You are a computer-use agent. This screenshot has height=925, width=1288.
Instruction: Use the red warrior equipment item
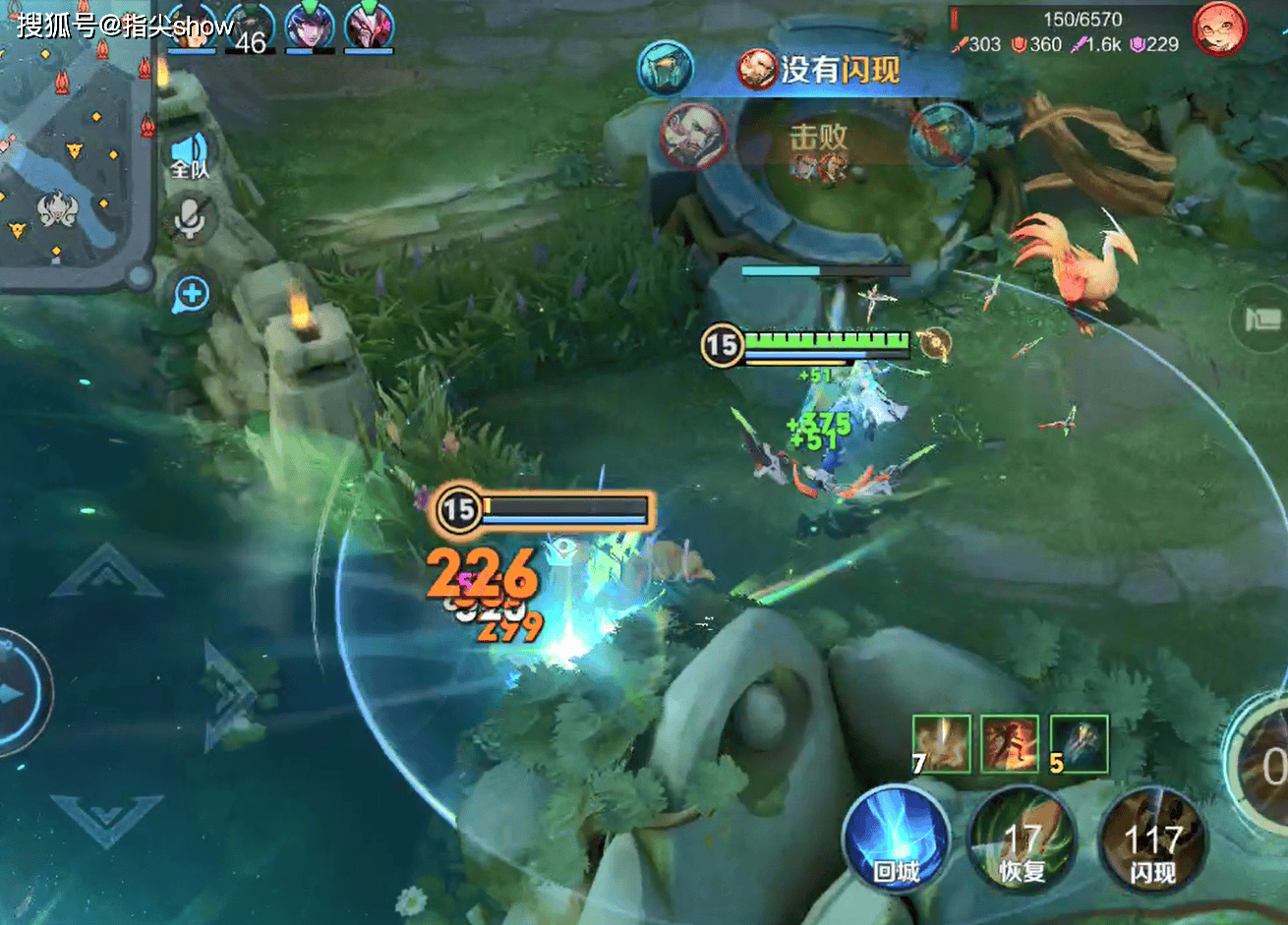click(1010, 743)
